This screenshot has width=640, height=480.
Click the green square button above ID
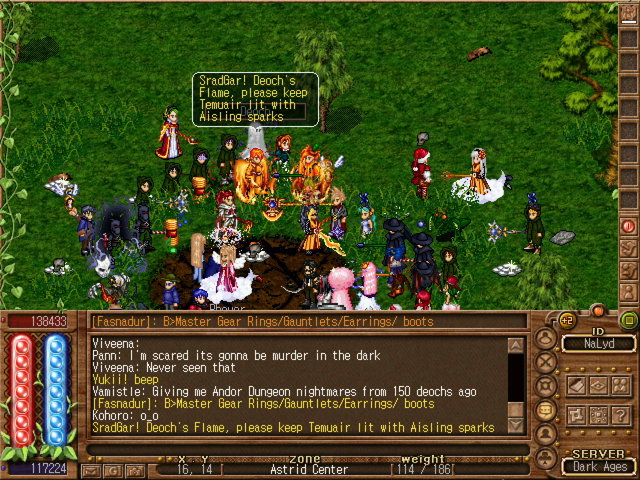coord(628,321)
